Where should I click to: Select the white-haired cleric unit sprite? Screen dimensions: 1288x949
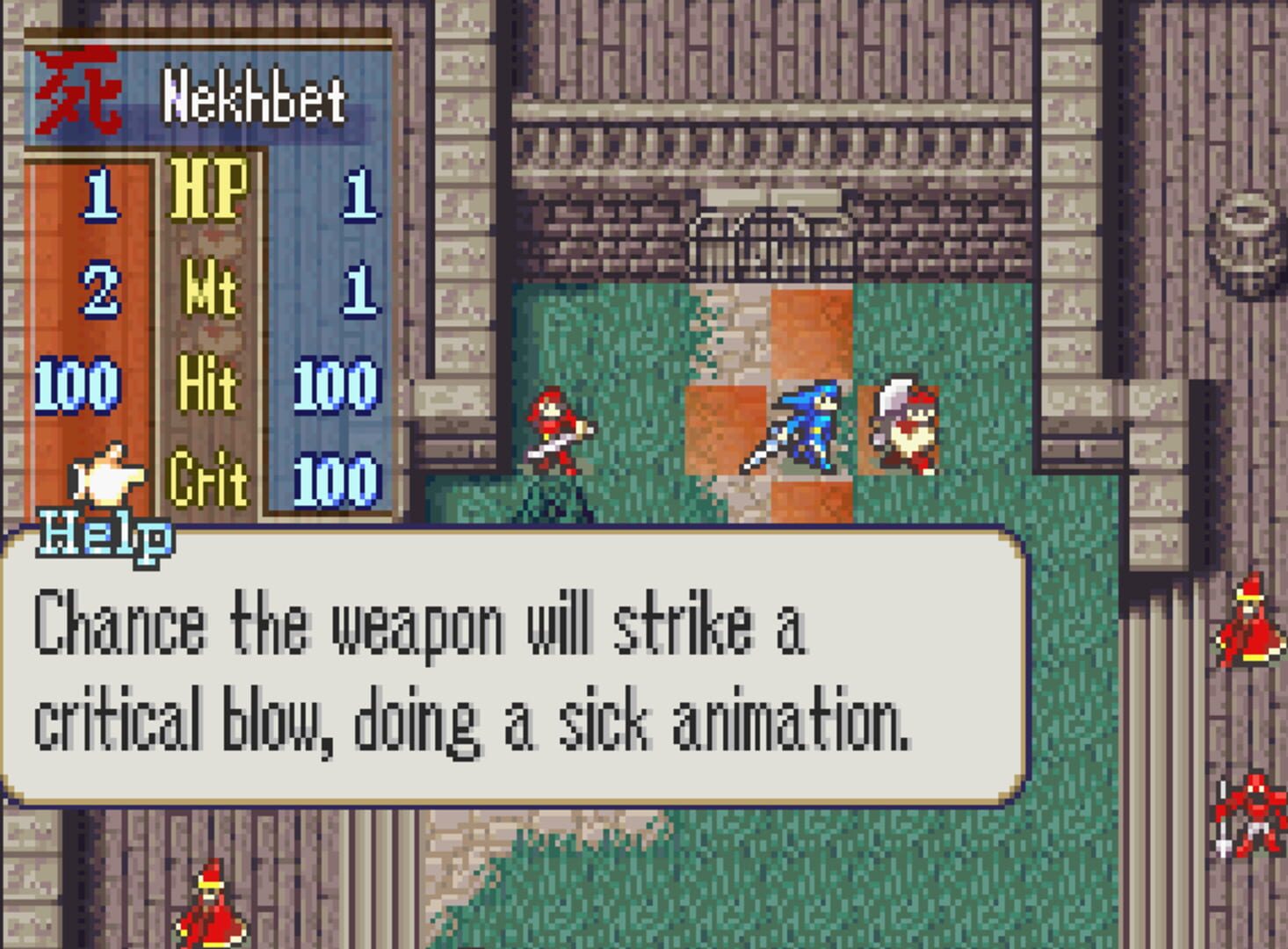905,431
